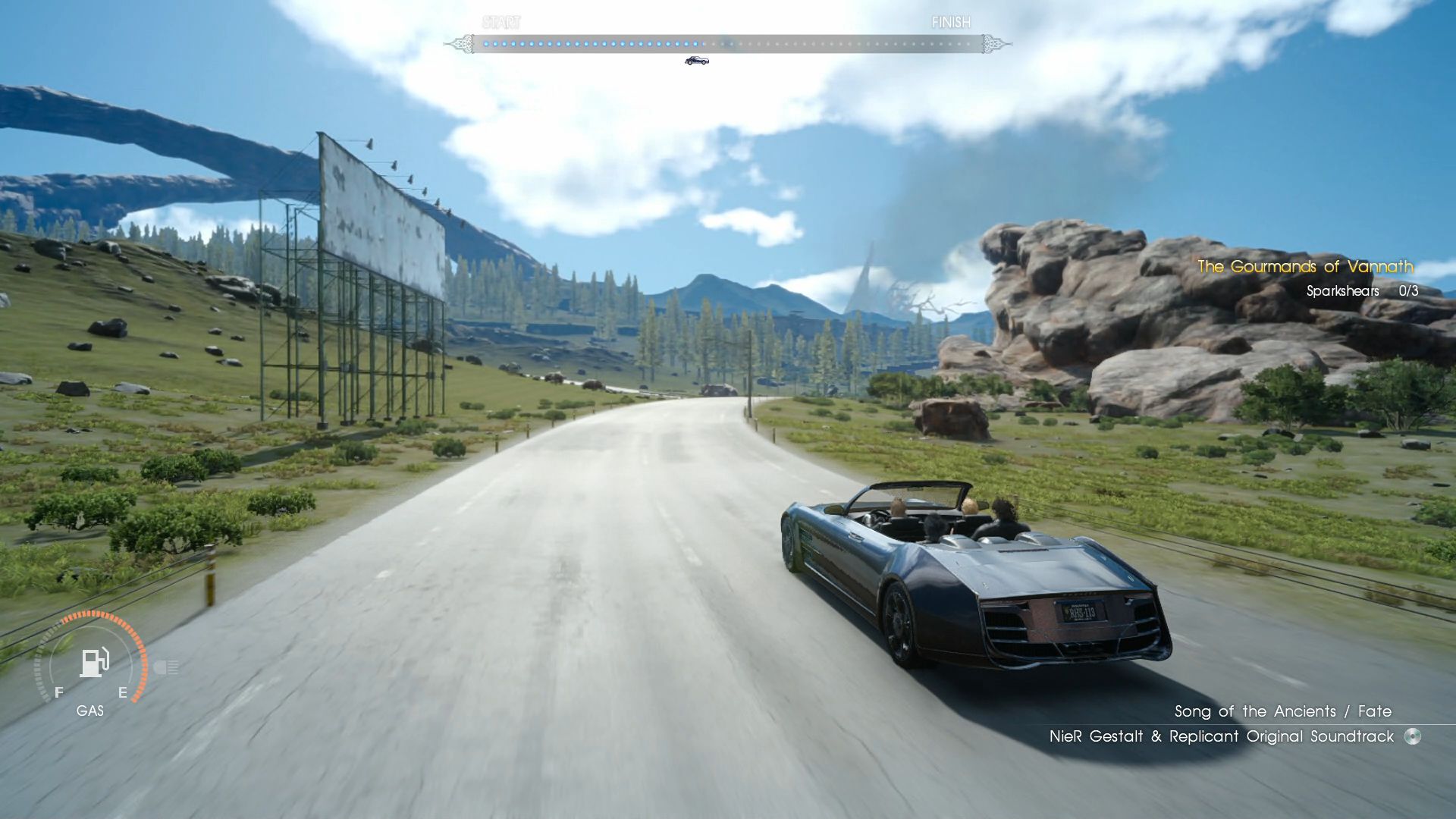The width and height of the screenshot is (1456, 819).
Task: Click the car marker on the trip bar
Action: click(696, 61)
